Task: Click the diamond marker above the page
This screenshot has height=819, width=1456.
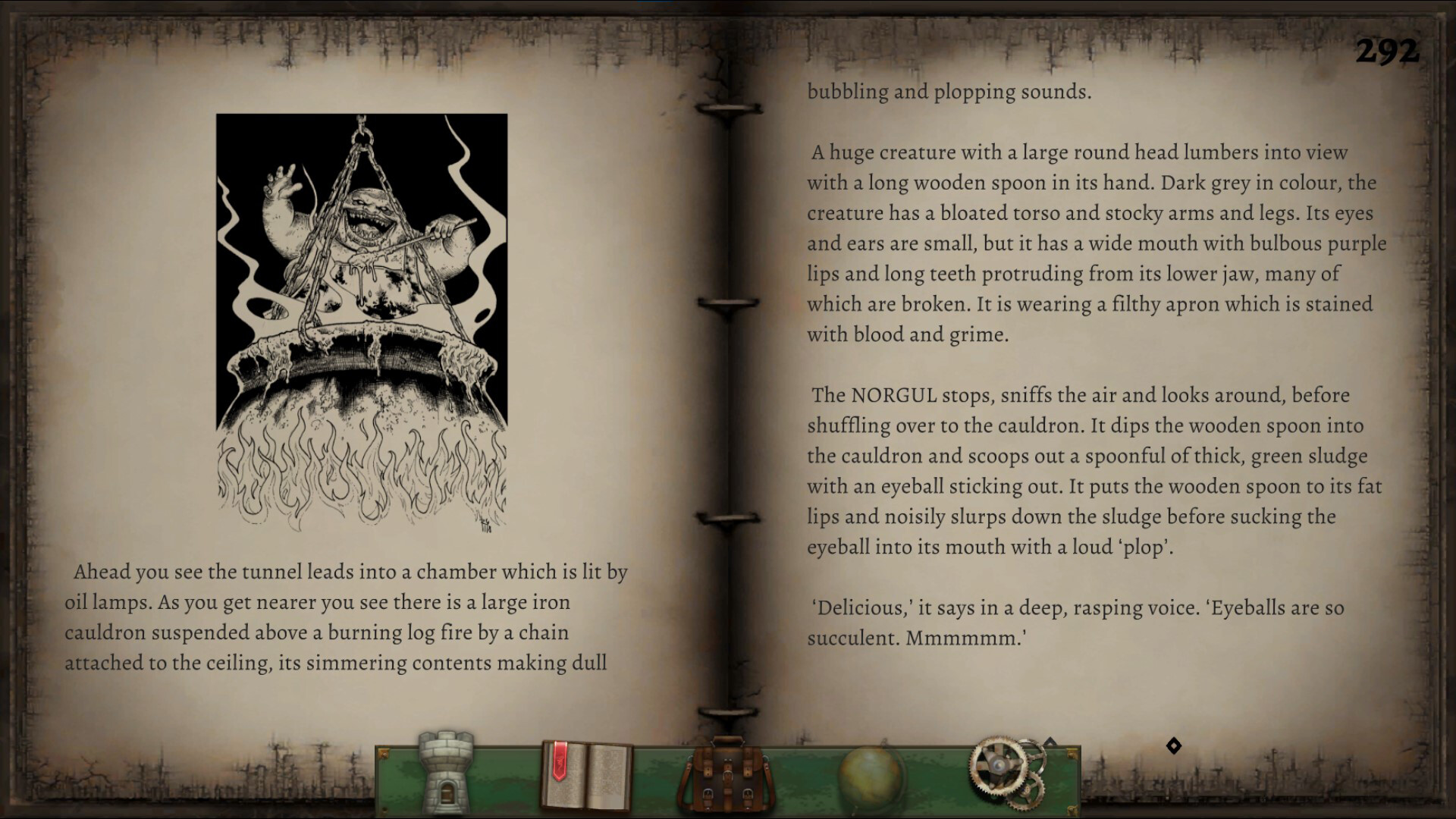Action: 1175,744
